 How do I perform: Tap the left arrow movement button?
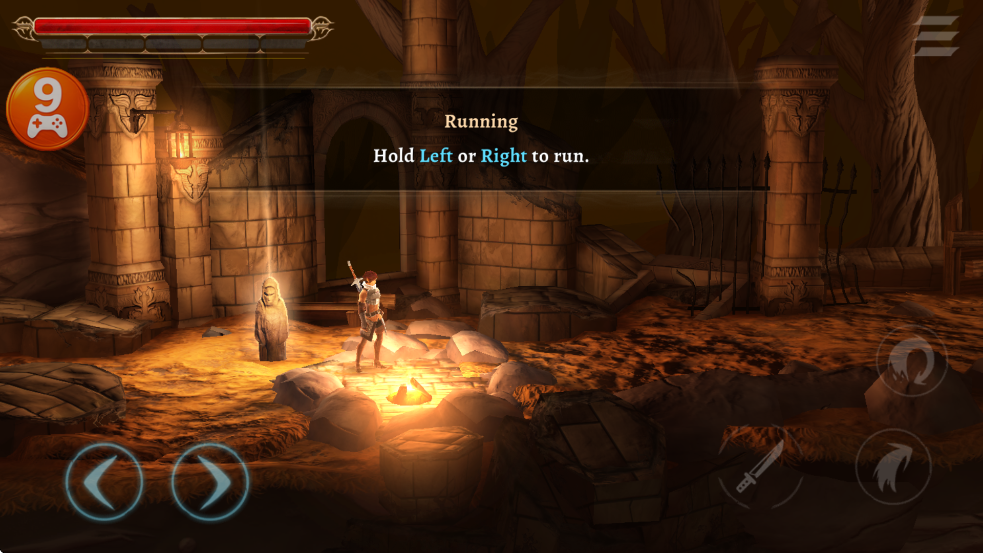103,482
